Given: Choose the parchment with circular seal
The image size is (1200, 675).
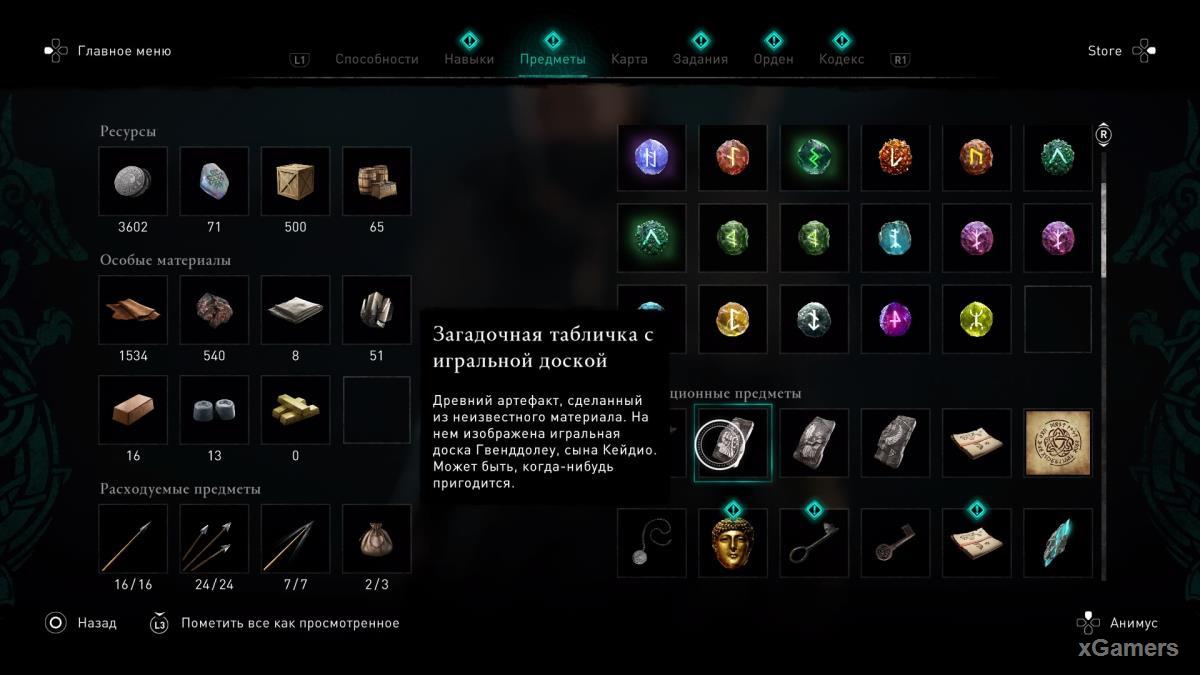Looking at the screenshot, I should click(x=1058, y=443).
